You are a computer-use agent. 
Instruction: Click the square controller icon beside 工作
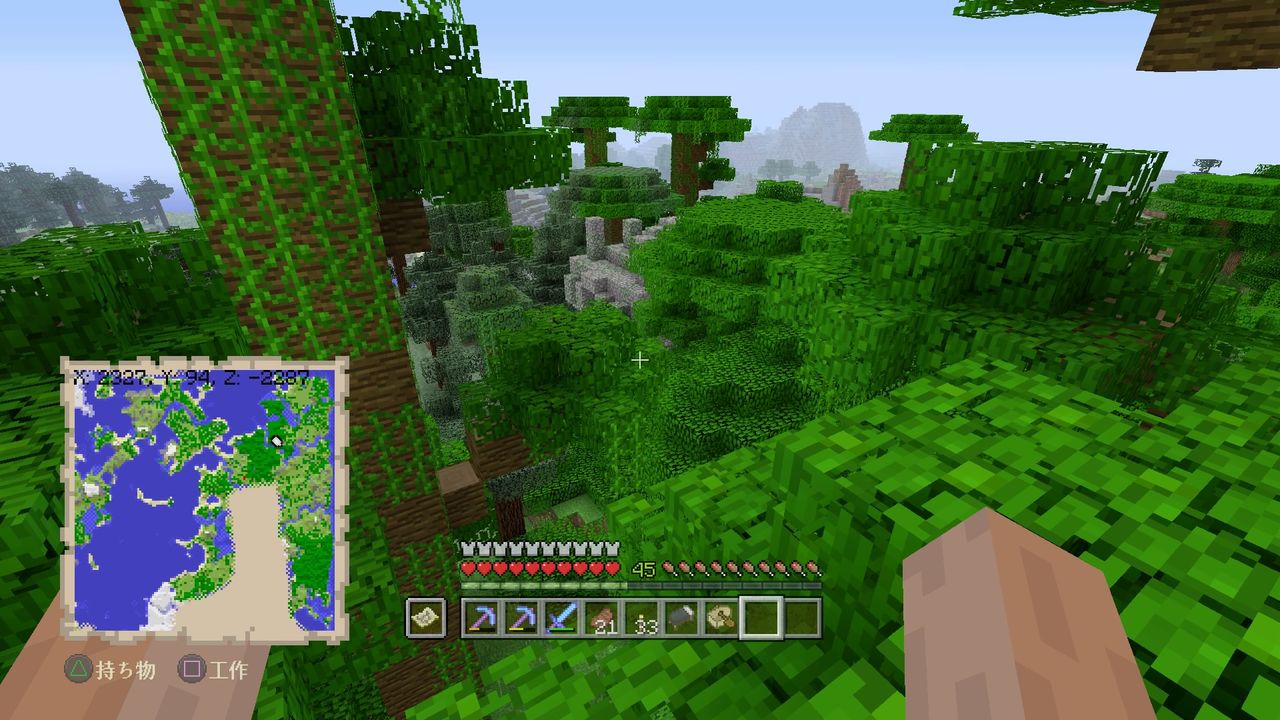(x=192, y=668)
